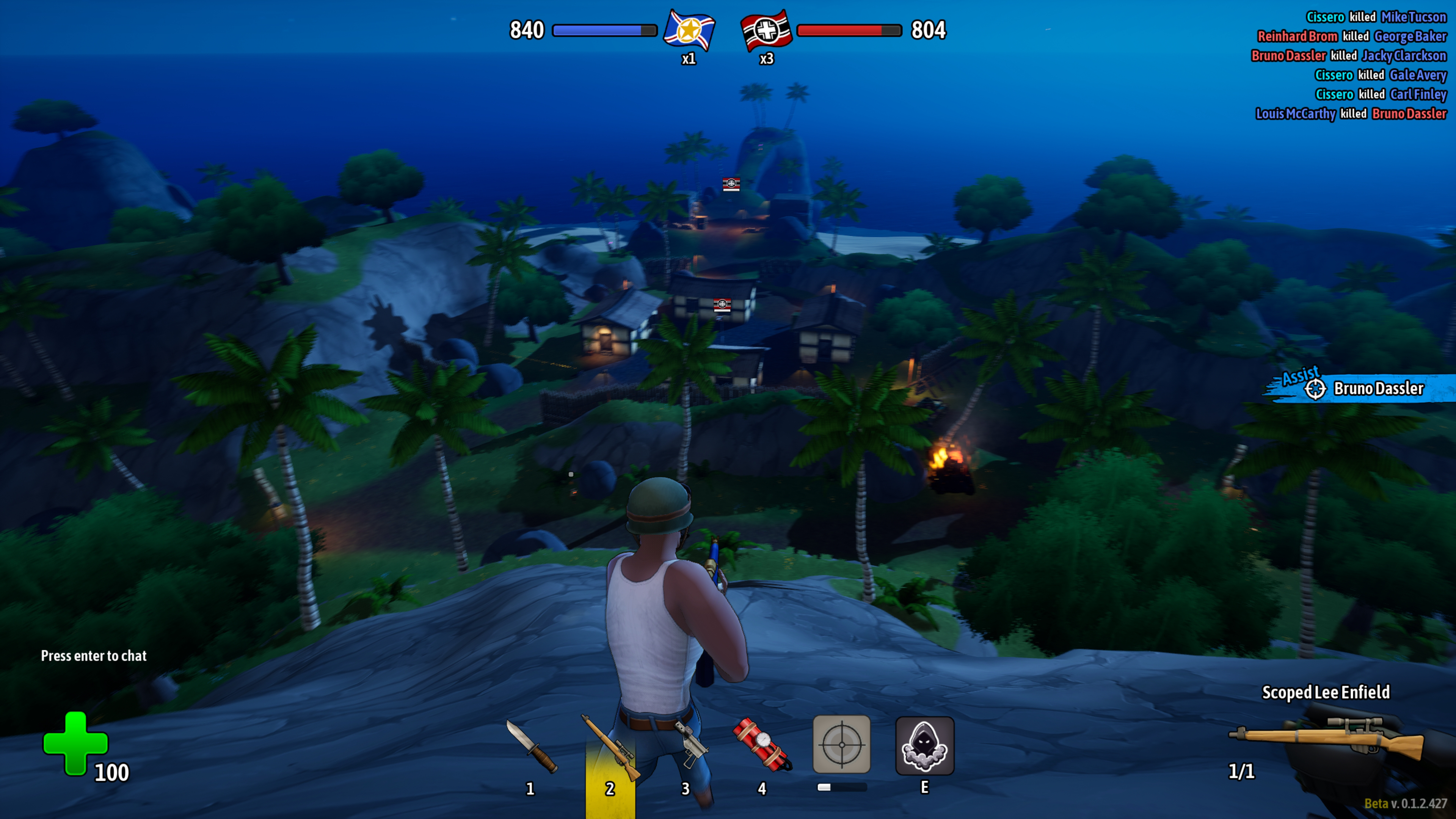The width and height of the screenshot is (1456, 819).
Task: Click the blue team star flag
Action: click(689, 30)
